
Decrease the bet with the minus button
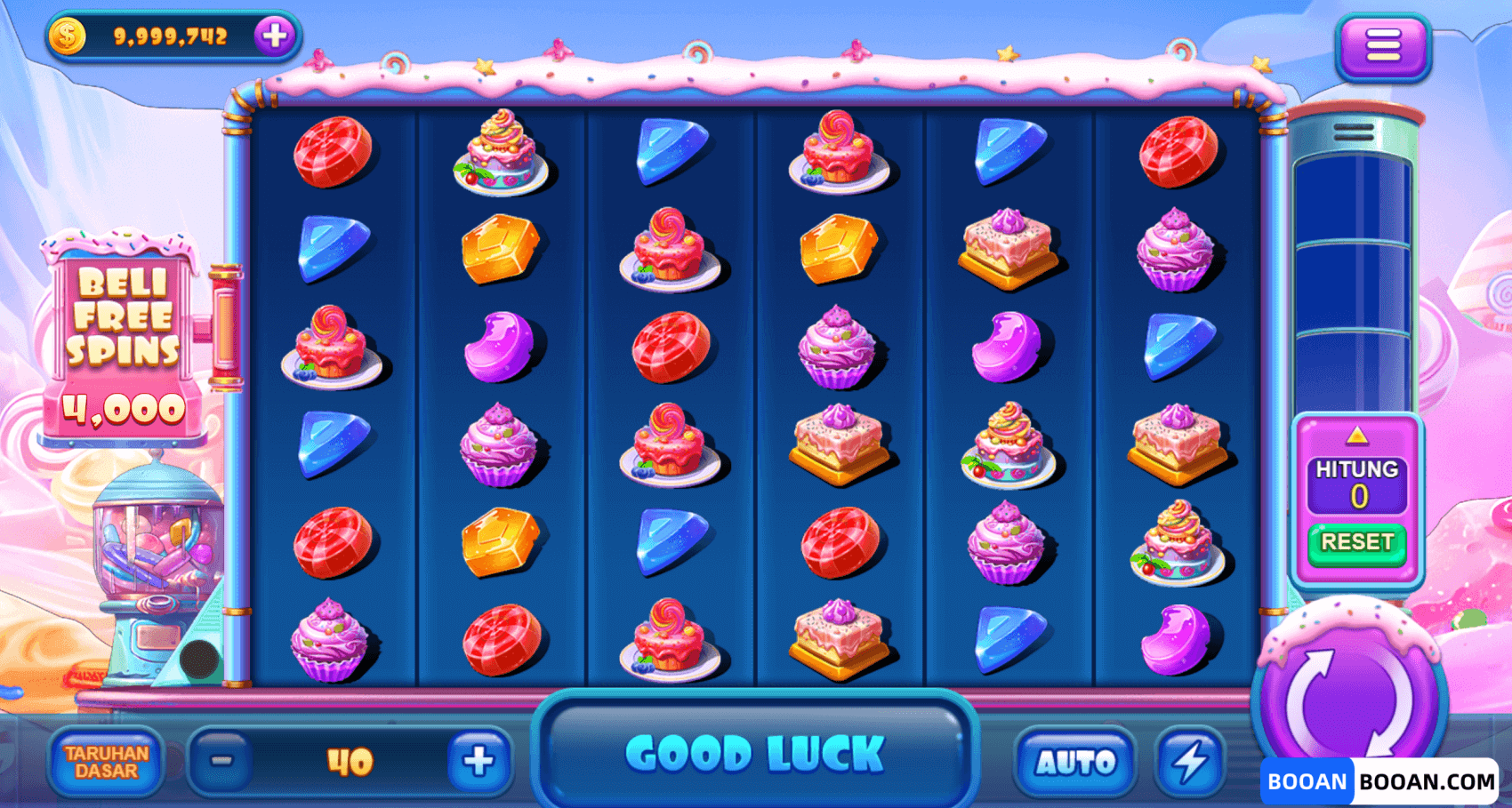pyautogui.click(x=221, y=761)
